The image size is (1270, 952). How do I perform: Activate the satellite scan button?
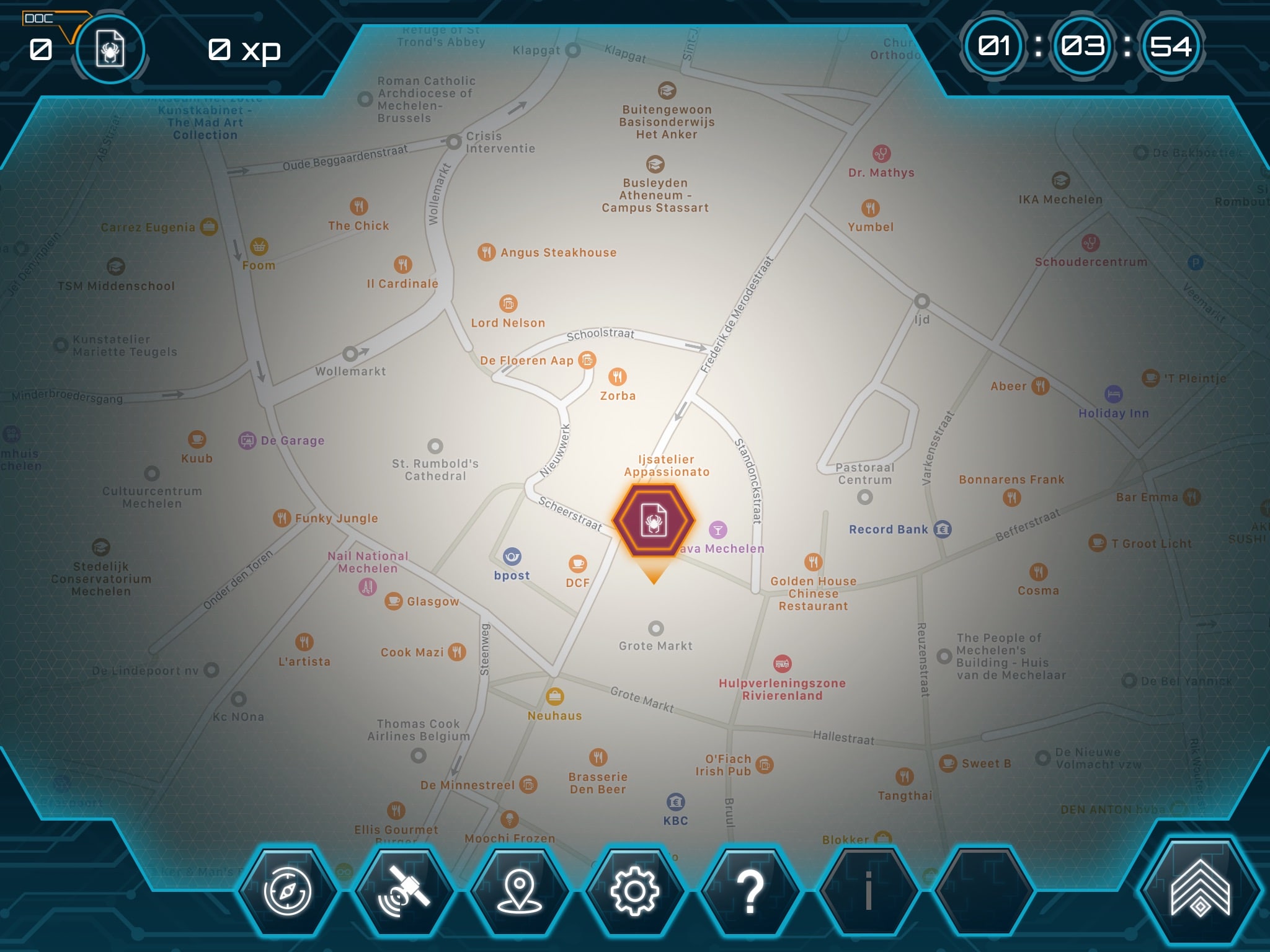click(x=404, y=891)
